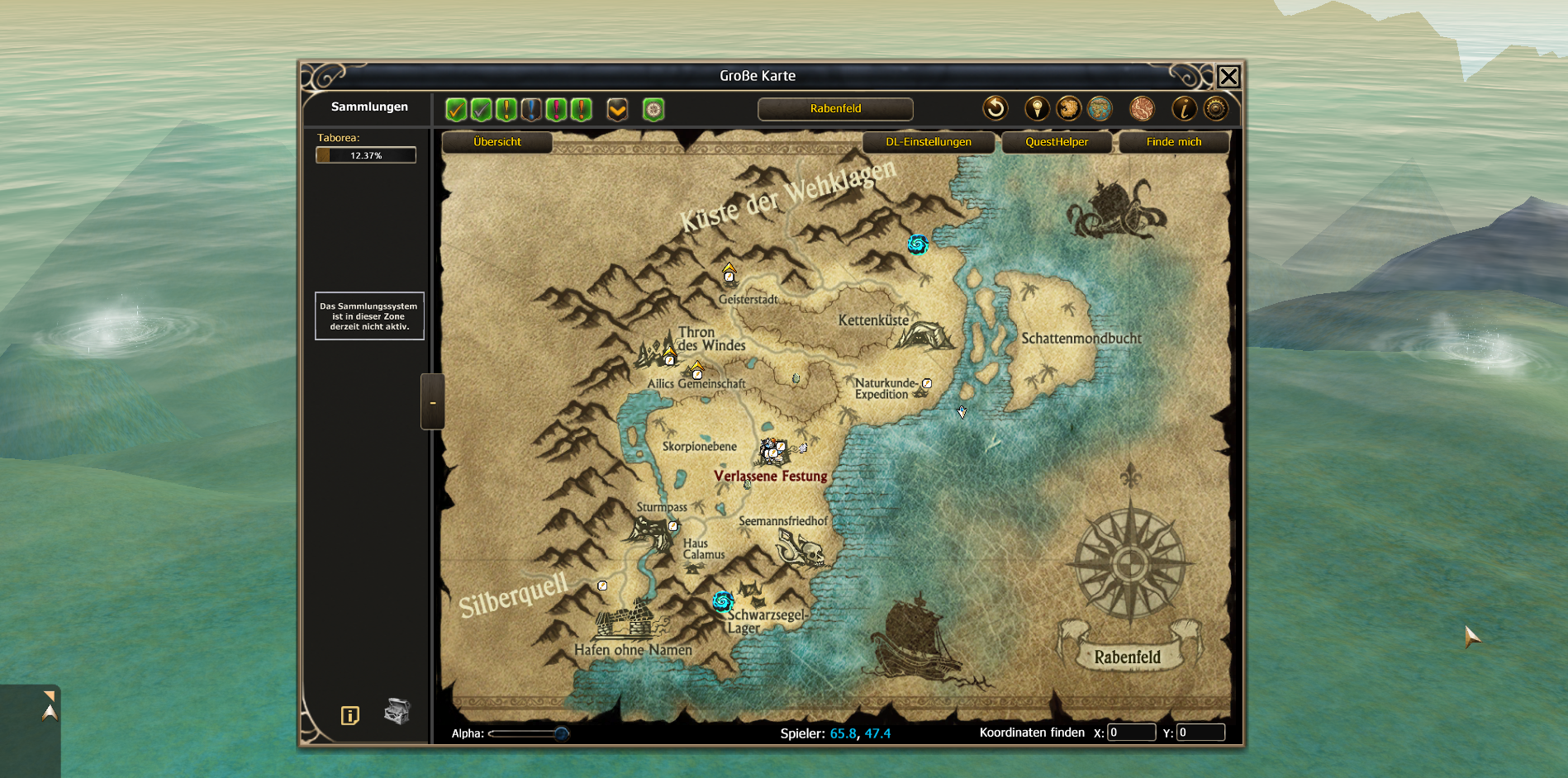Screen dimensions: 1568x778
Task: Click the Finde mich button
Action: pyautogui.click(x=1173, y=142)
